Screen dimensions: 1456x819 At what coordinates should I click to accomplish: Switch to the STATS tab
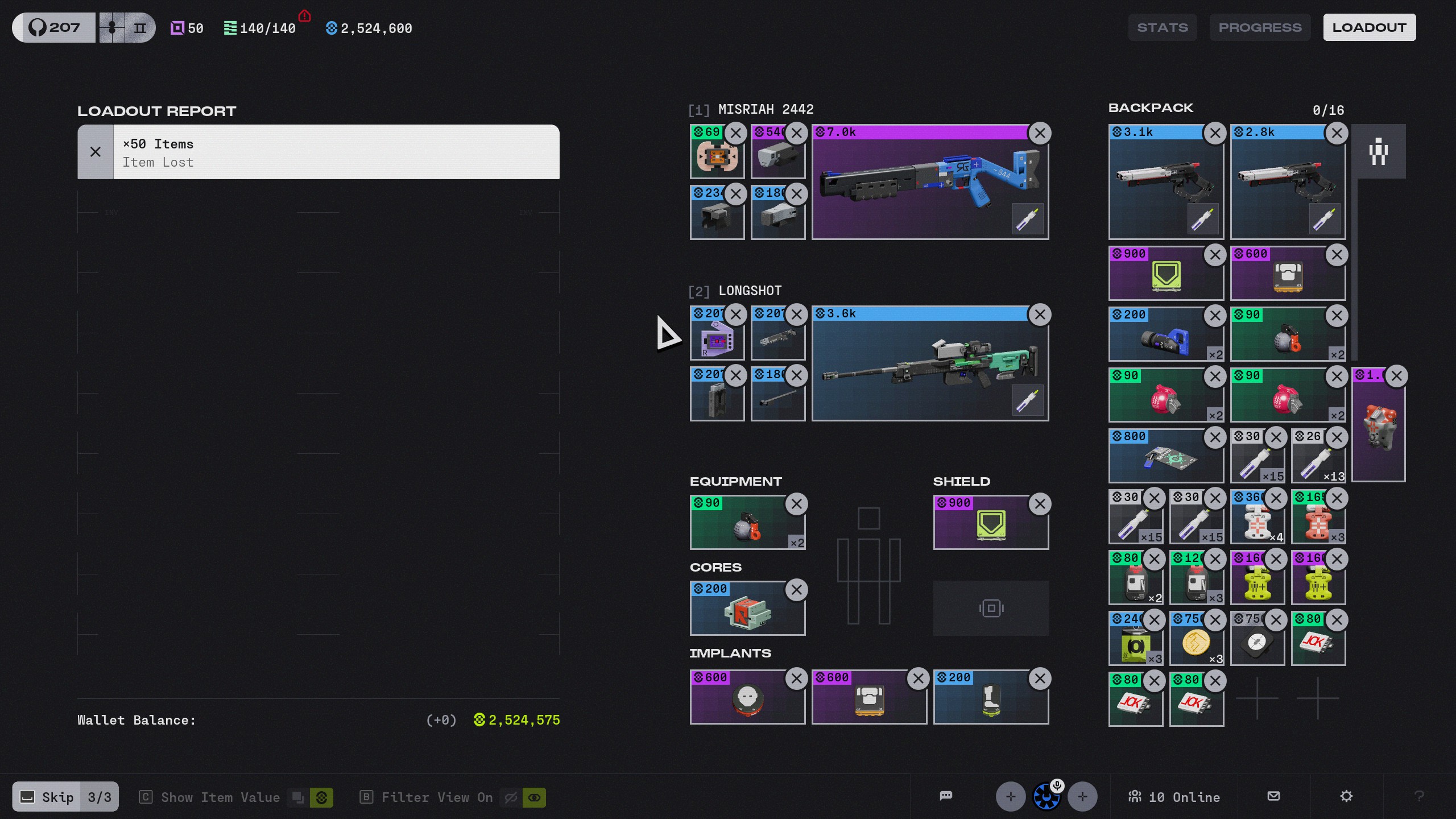click(1162, 27)
